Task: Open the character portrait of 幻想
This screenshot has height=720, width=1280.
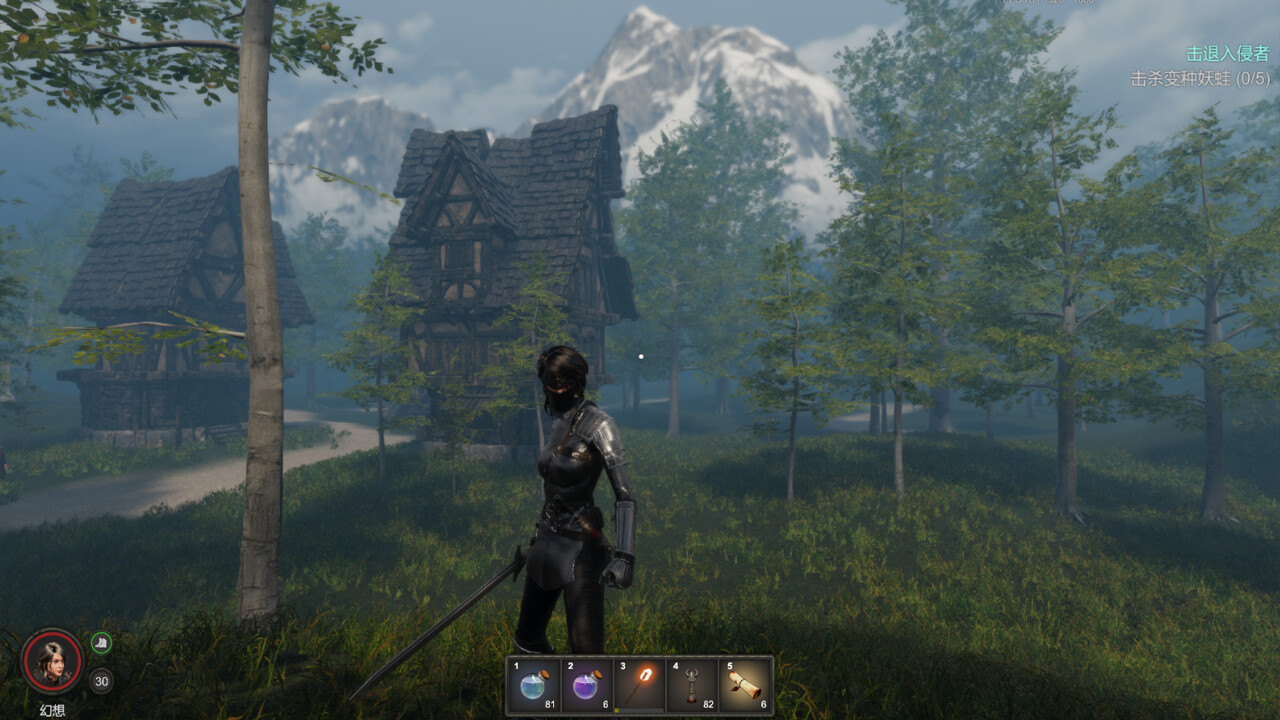Action: pyautogui.click(x=52, y=661)
